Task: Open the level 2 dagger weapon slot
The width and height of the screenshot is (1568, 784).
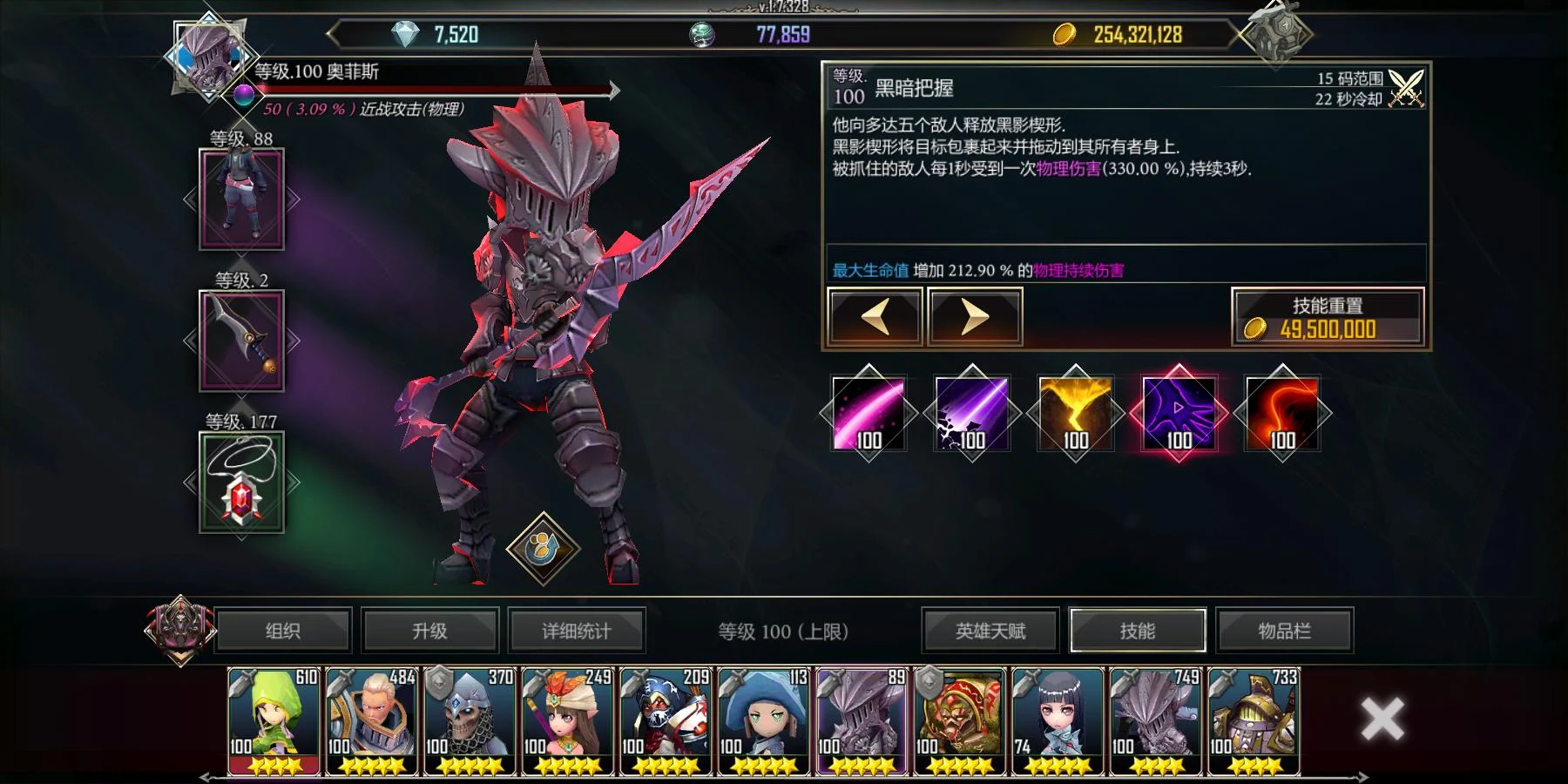Action: click(x=241, y=341)
